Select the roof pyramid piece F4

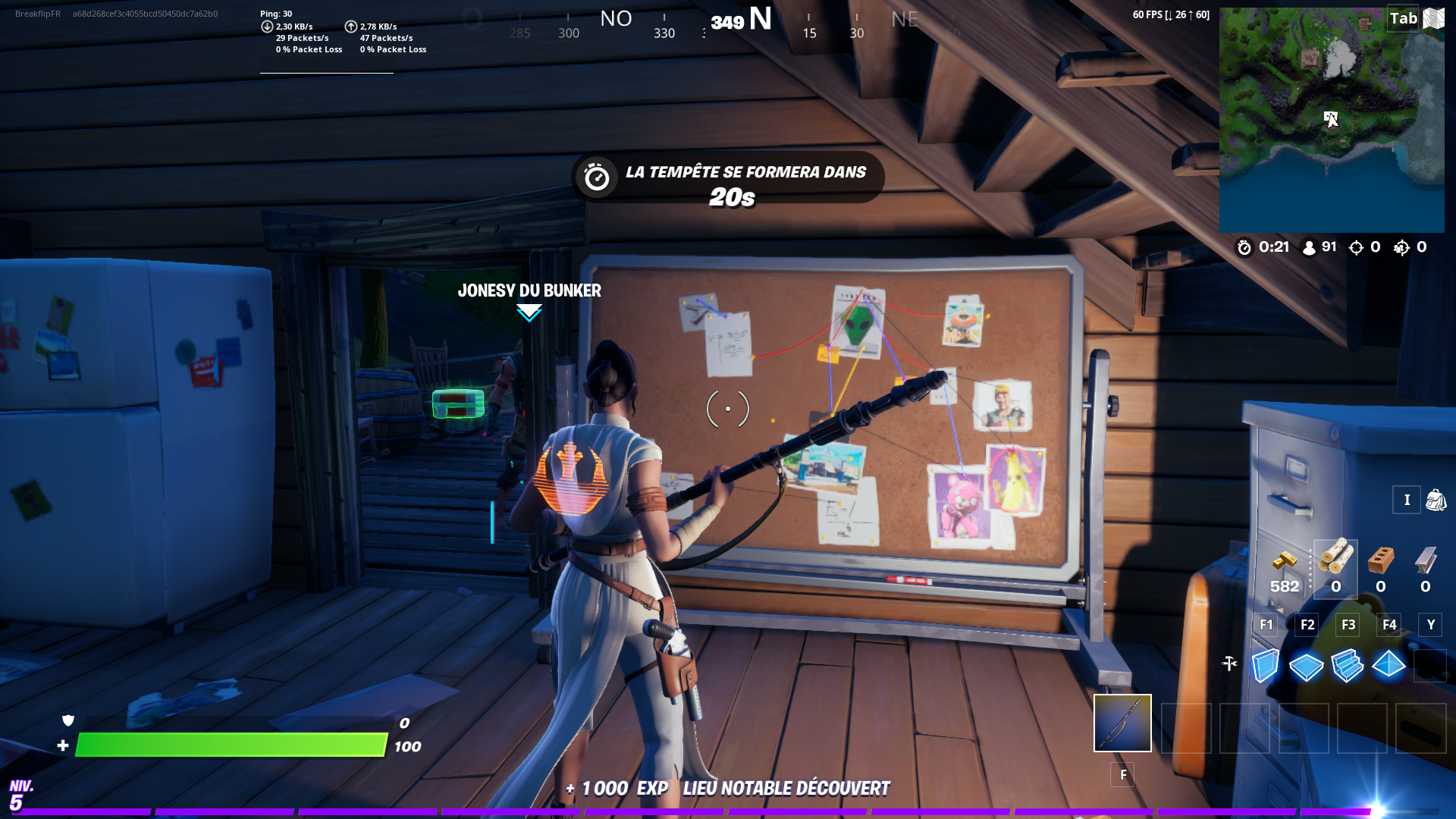click(x=1390, y=665)
